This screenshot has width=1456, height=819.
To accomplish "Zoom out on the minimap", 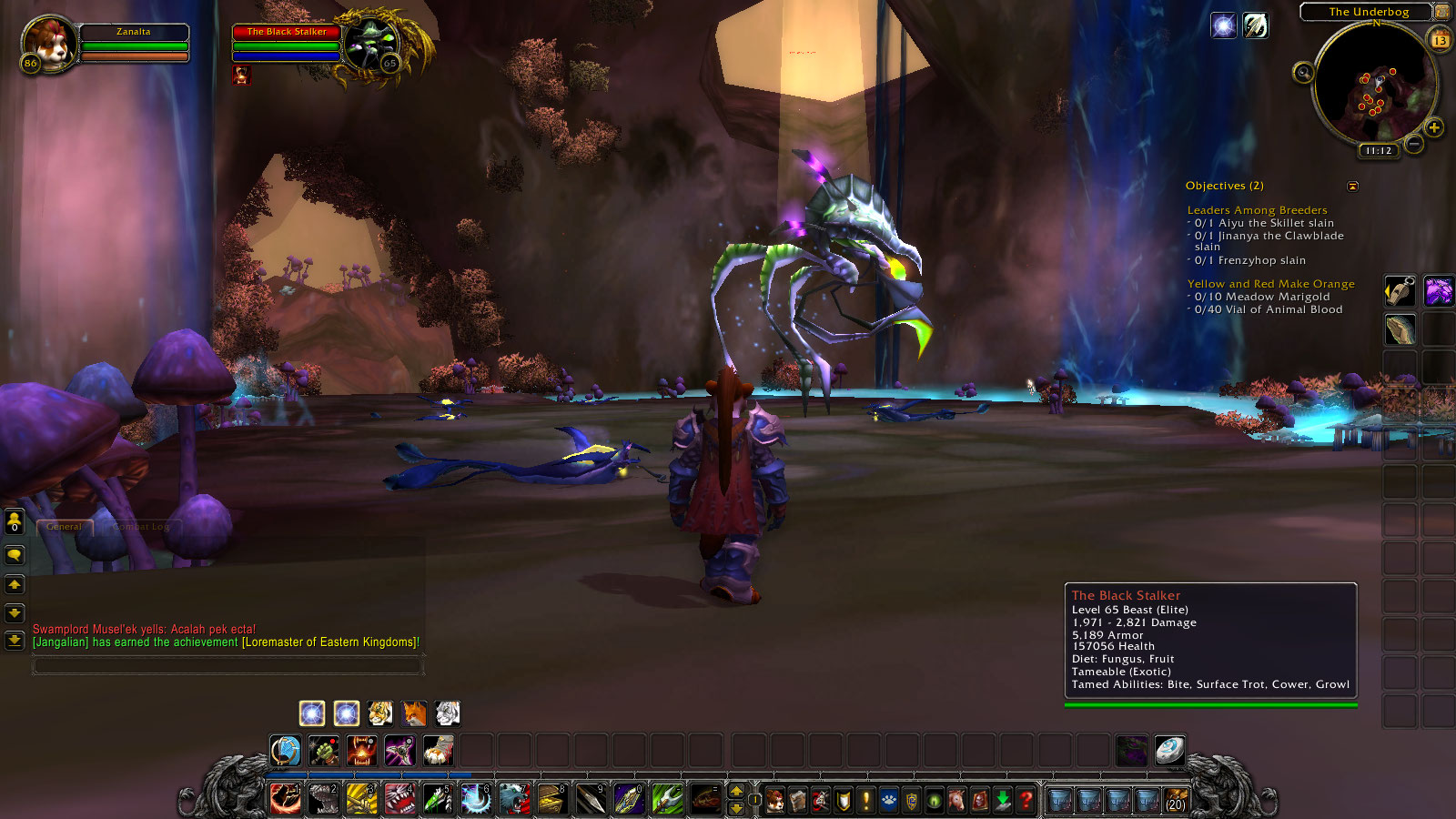I will (x=1413, y=144).
